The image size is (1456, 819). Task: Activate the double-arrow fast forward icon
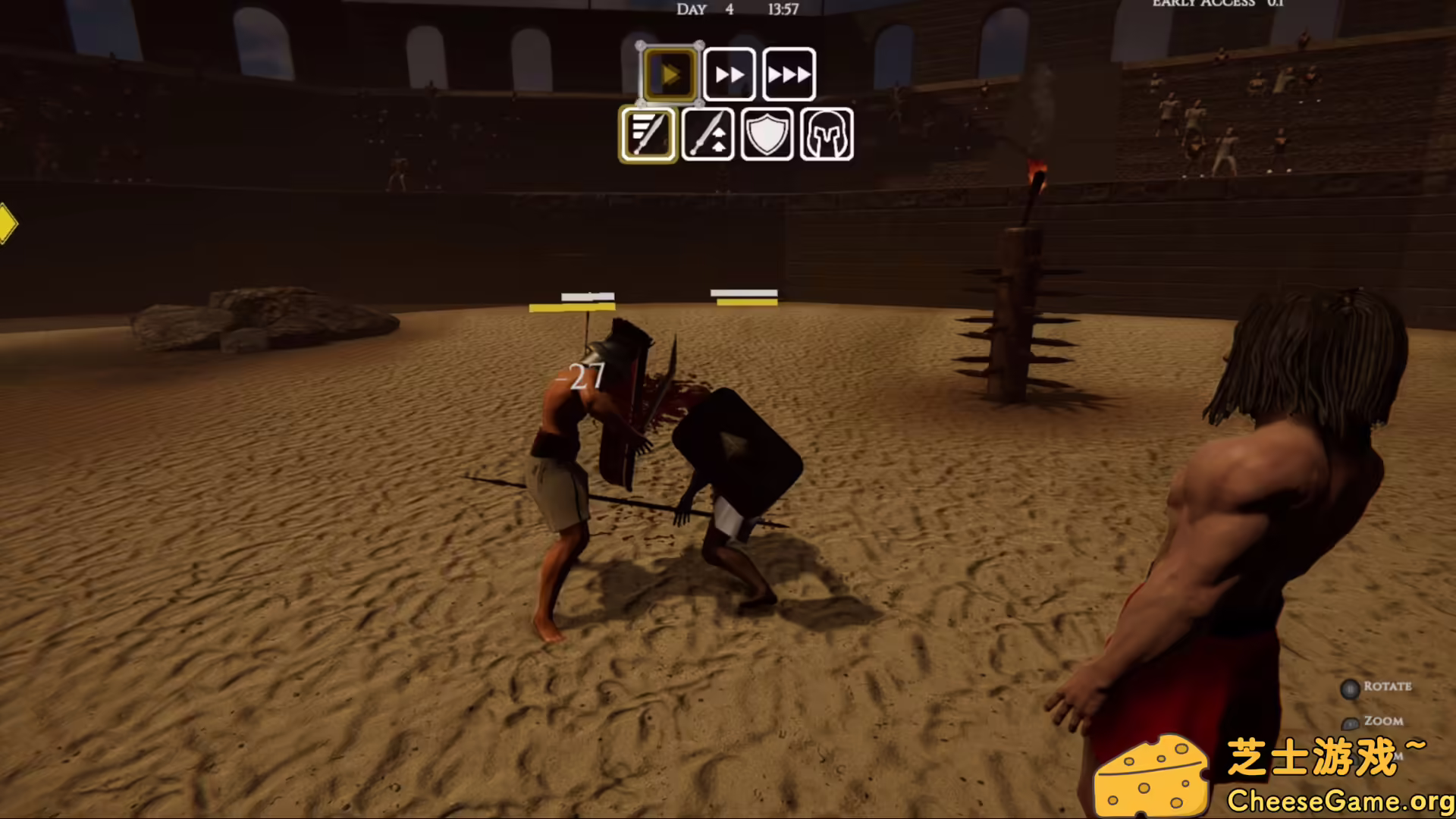pyautogui.click(x=730, y=74)
